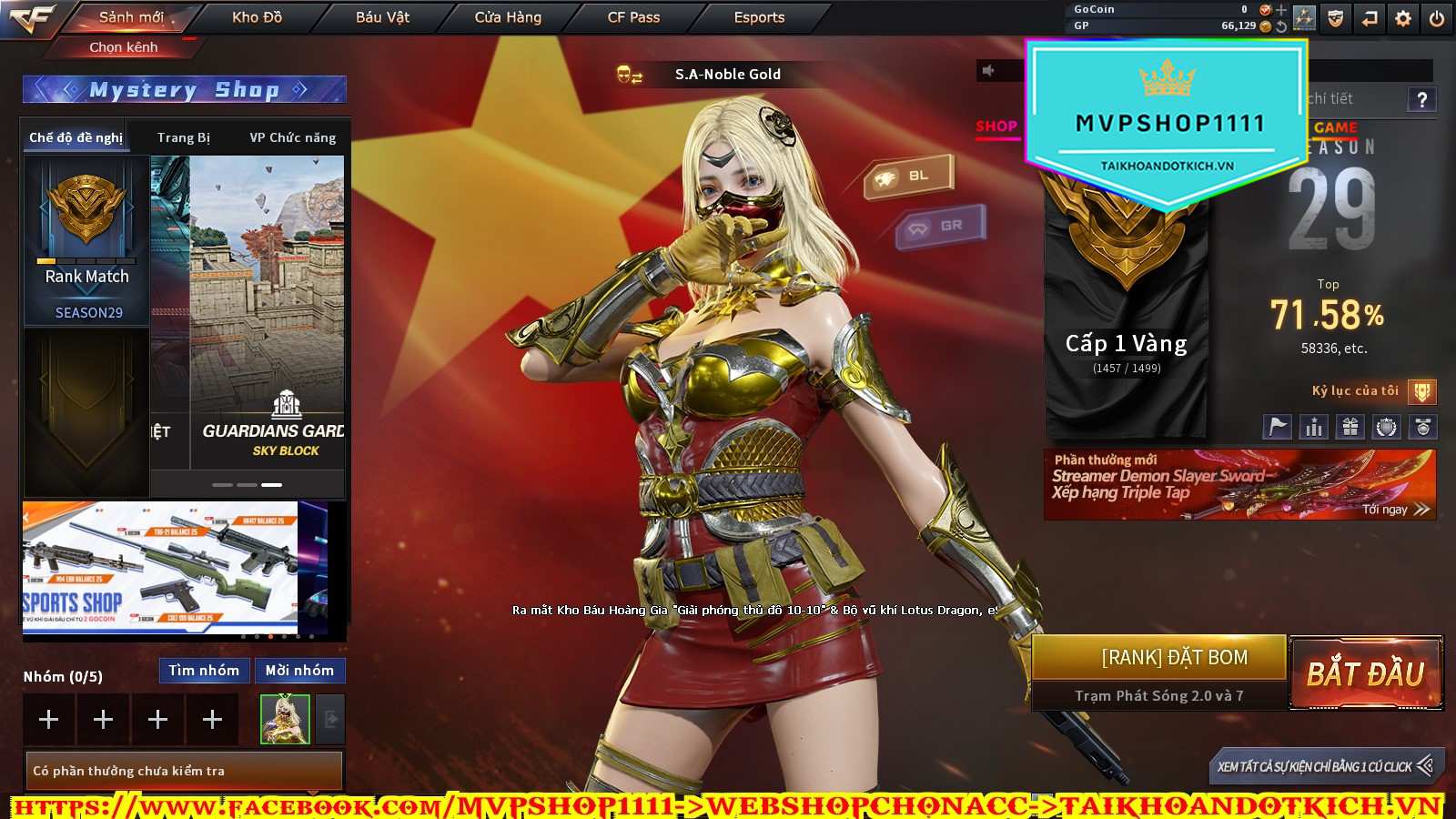Open the [RANK] ĐẶT BOM mode selector

[1174, 657]
